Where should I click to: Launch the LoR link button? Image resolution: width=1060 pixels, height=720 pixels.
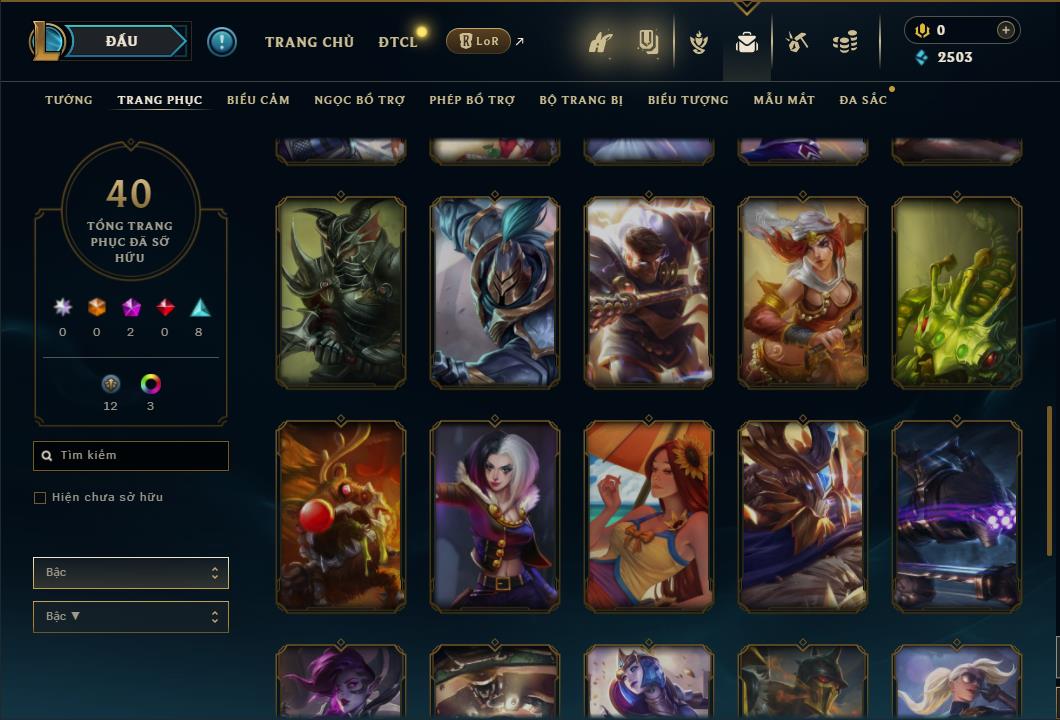point(478,41)
